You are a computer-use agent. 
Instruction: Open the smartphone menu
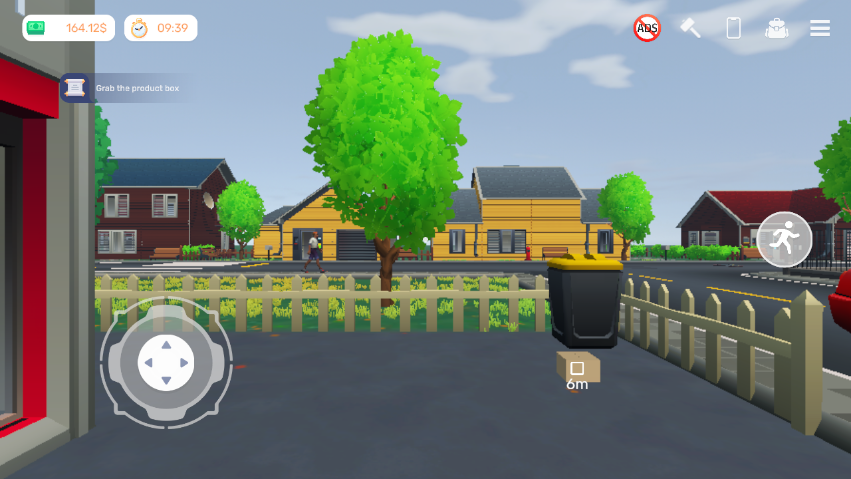click(733, 28)
